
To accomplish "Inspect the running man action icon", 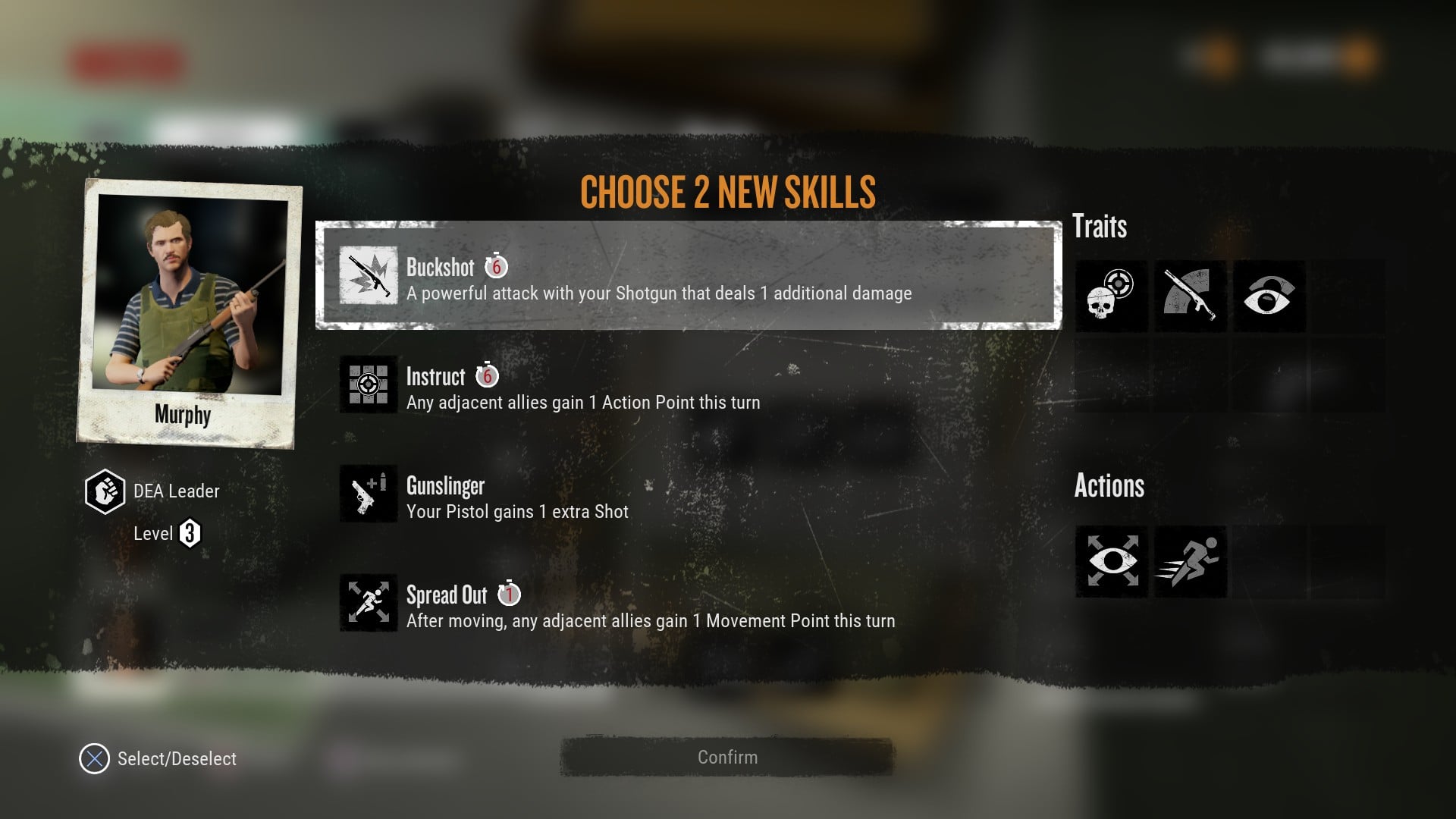I will 1190,562.
